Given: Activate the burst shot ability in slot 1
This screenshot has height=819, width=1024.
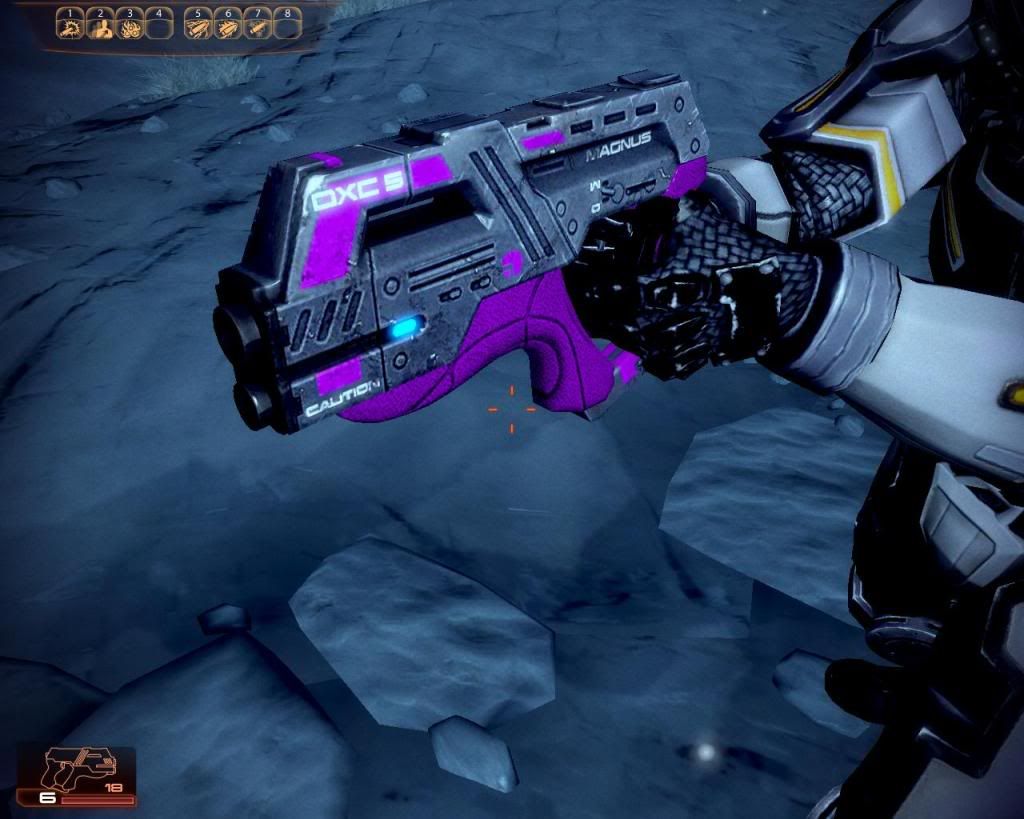Looking at the screenshot, I should tap(71, 27).
